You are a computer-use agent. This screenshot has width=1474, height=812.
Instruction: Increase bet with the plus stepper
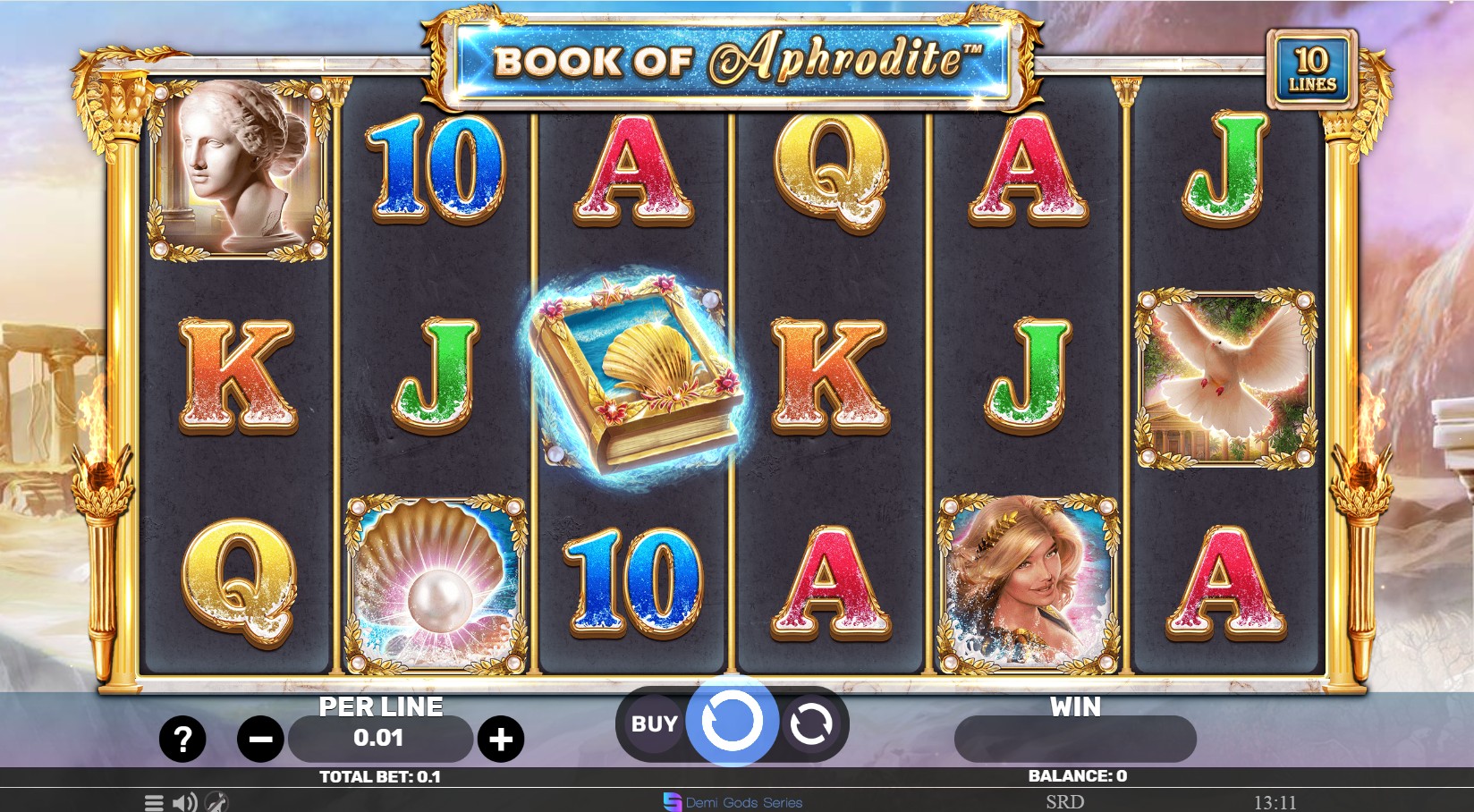(x=504, y=739)
